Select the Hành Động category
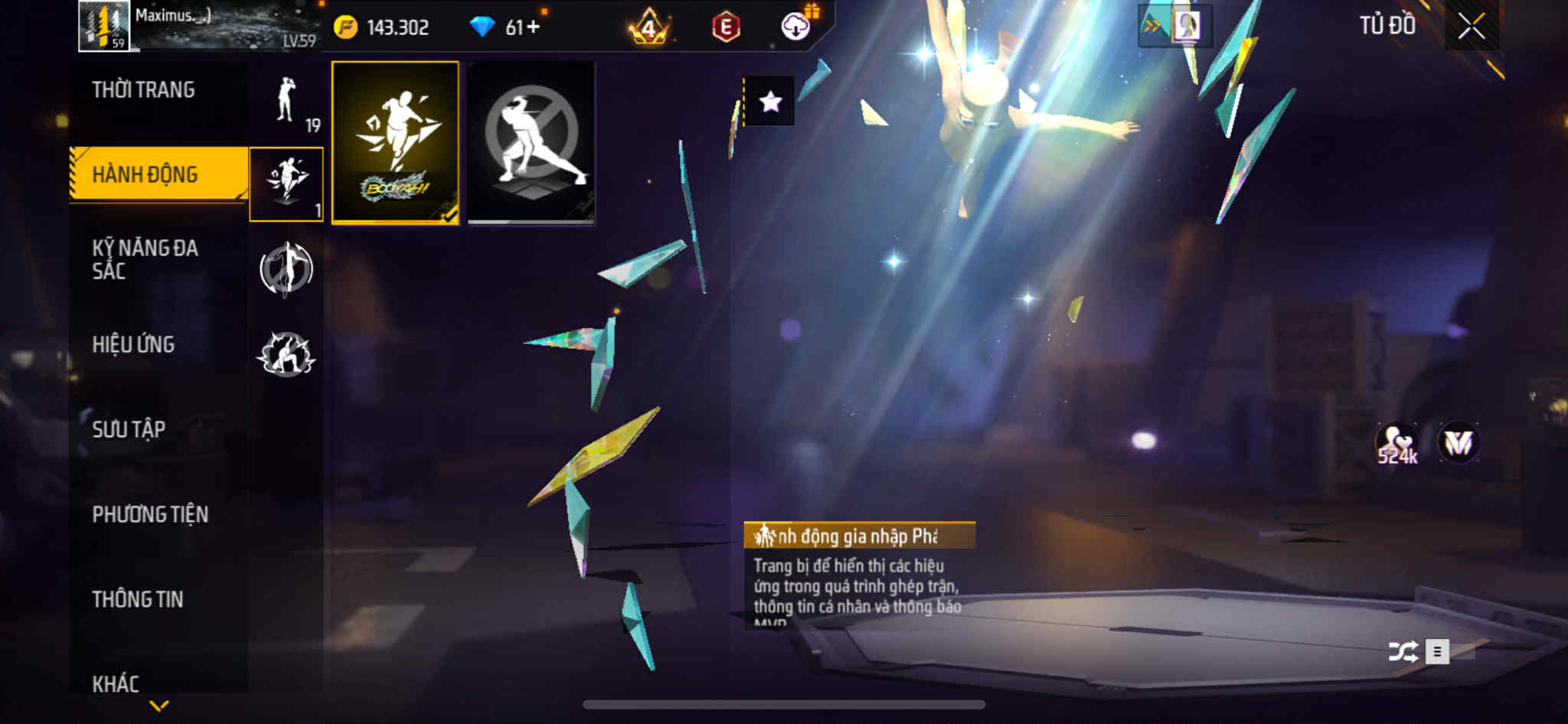The image size is (1568, 724). click(145, 174)
